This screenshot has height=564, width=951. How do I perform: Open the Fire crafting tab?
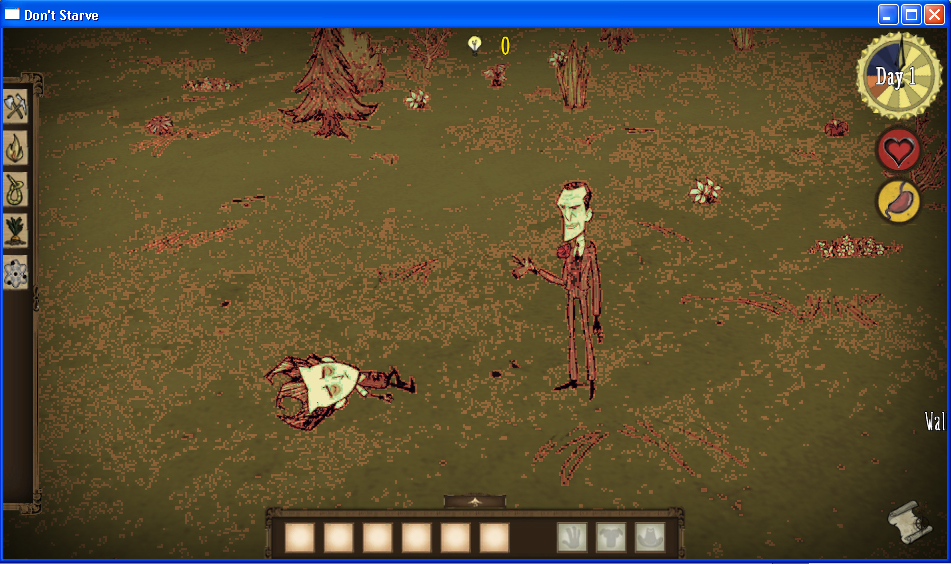(x=15, y=148)
